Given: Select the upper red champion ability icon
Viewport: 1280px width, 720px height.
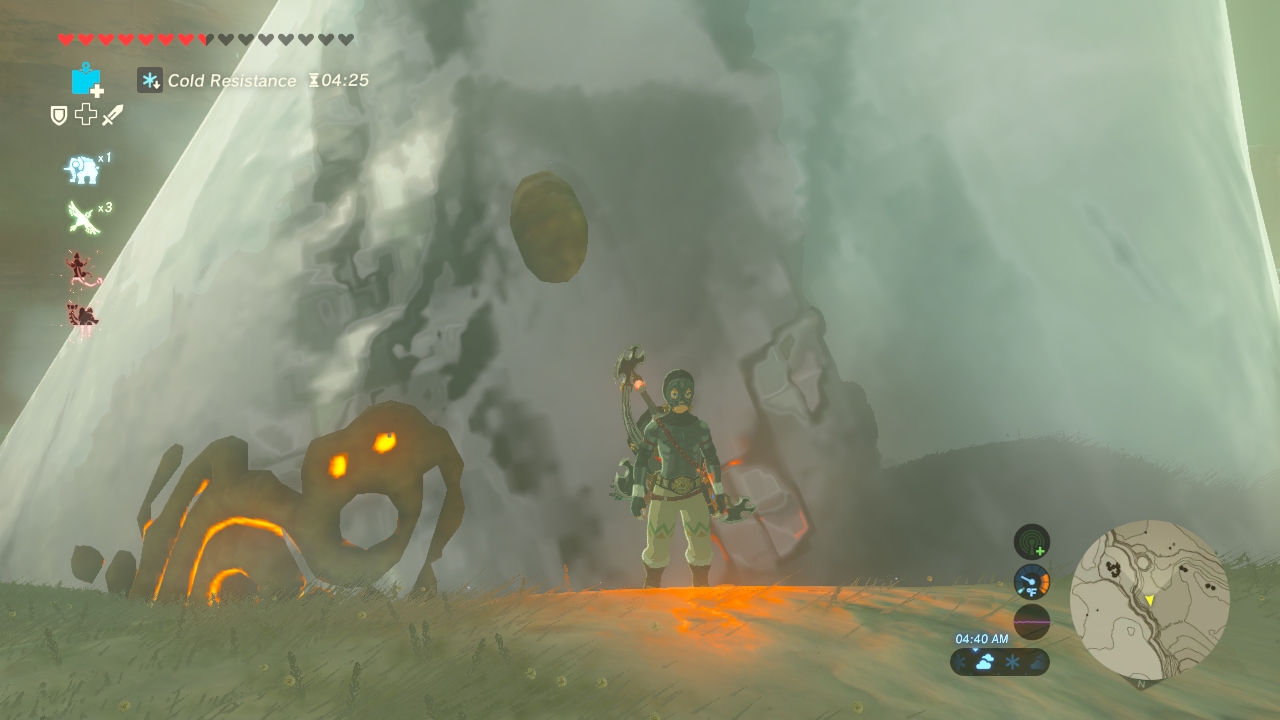Looking at the screenshot, I should [81, 268].
